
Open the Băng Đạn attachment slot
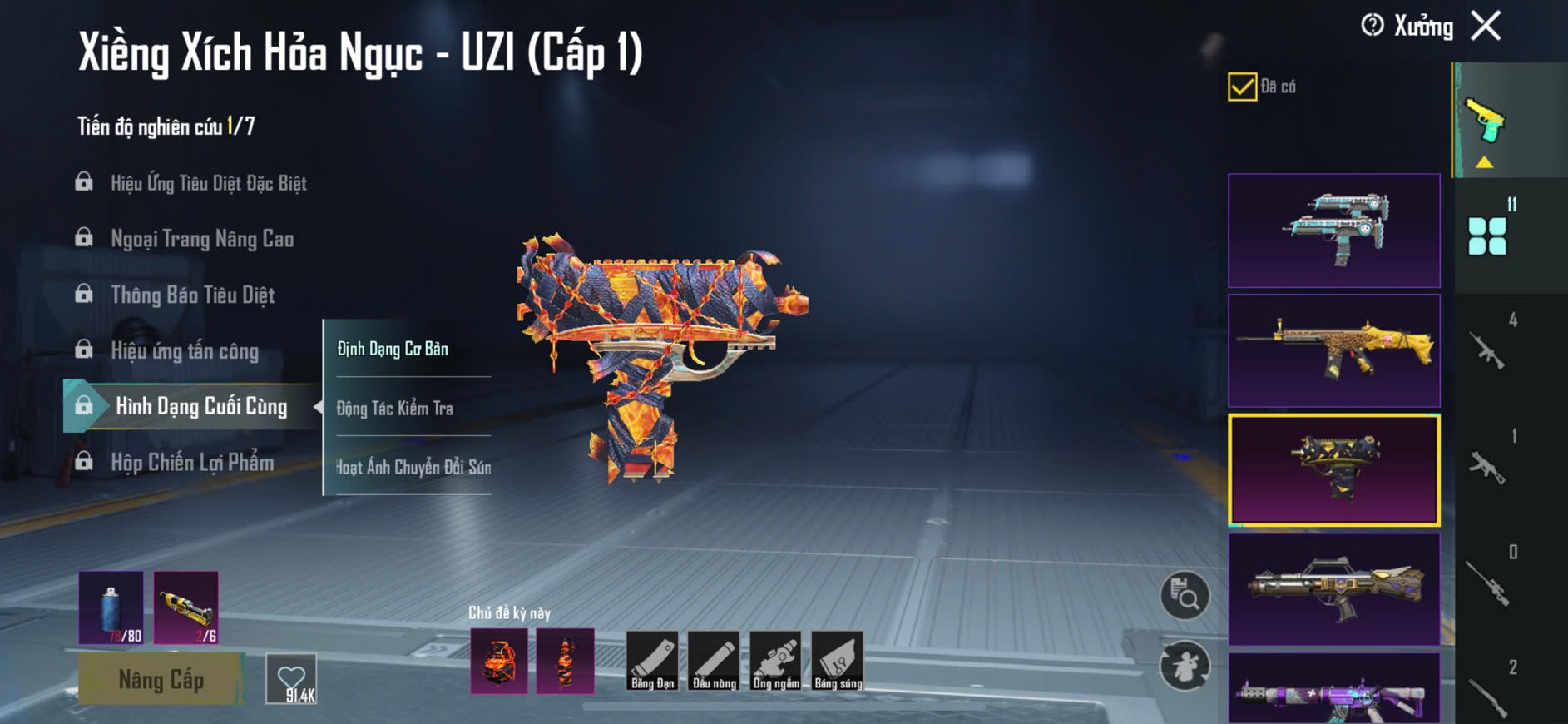[652, 661]
